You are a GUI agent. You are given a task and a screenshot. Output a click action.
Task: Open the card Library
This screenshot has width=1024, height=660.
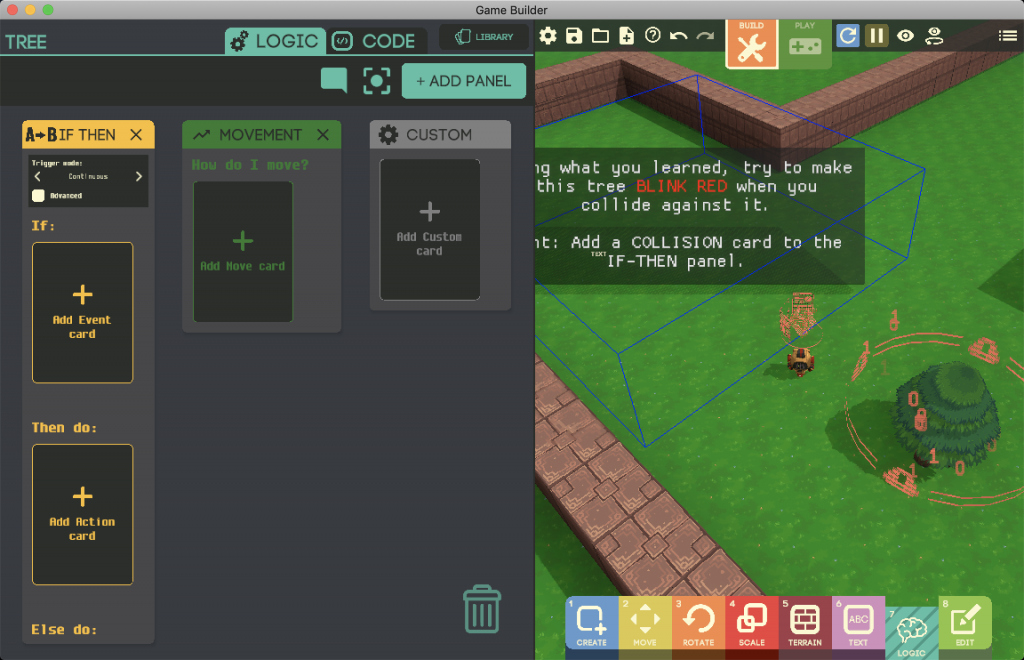click(484, 37)
